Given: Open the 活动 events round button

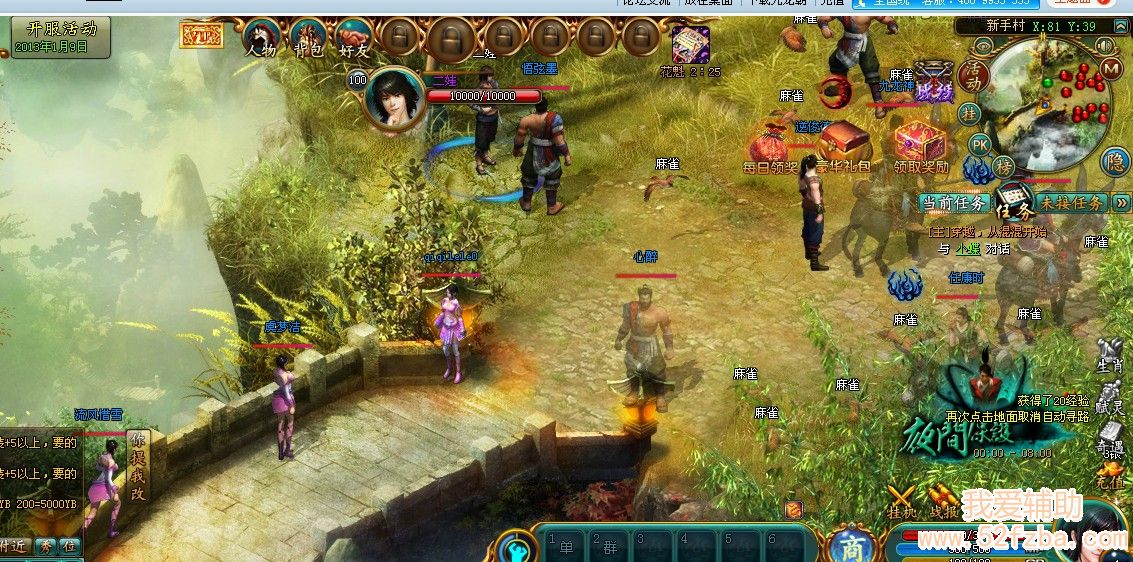Looking at the screenshot, I should [x=971, y=76].
